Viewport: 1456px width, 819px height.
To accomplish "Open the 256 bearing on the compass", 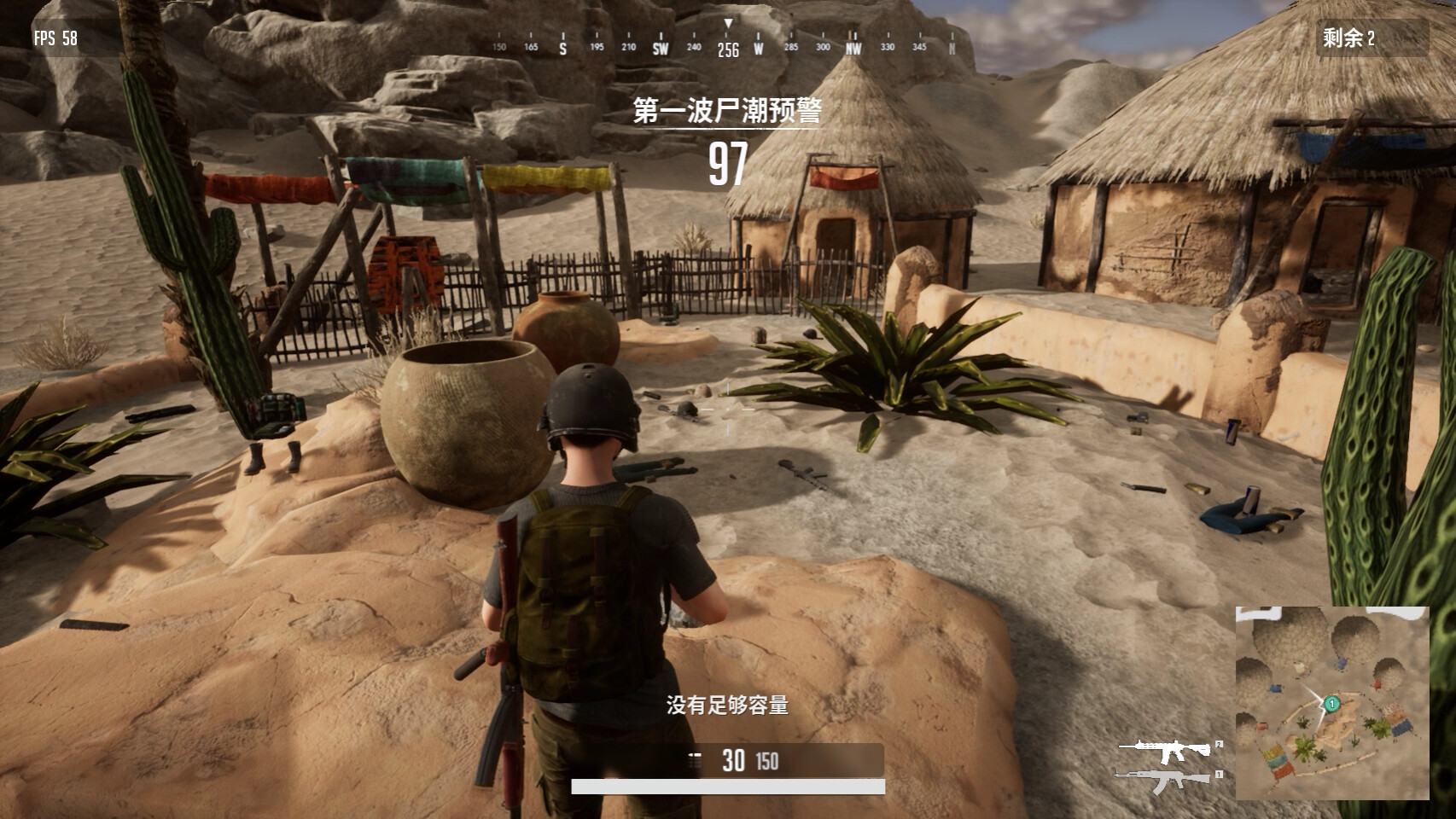I will click(x=726, y=50).
